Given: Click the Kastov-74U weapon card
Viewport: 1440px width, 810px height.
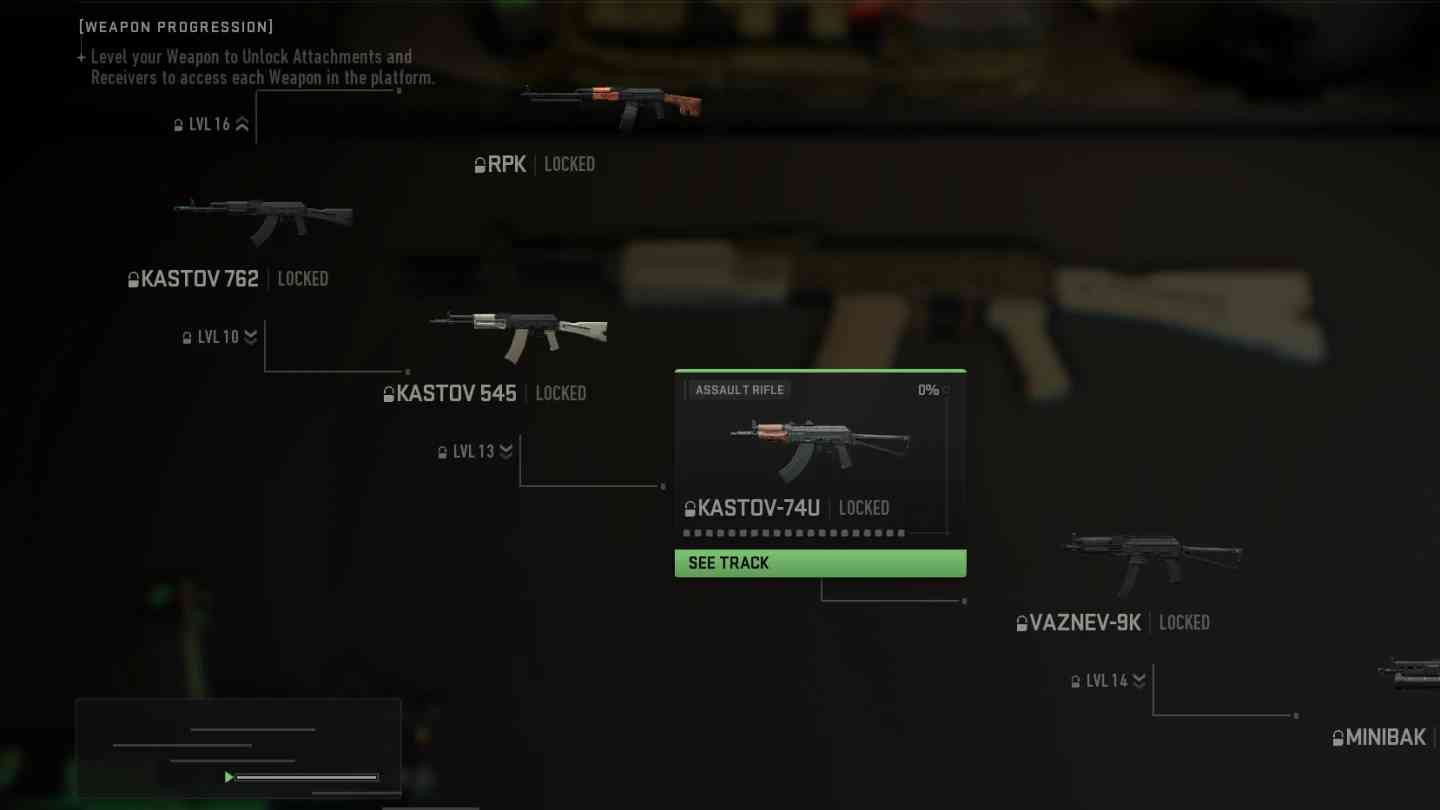Looking at the screenshot, I should [819, 452].
